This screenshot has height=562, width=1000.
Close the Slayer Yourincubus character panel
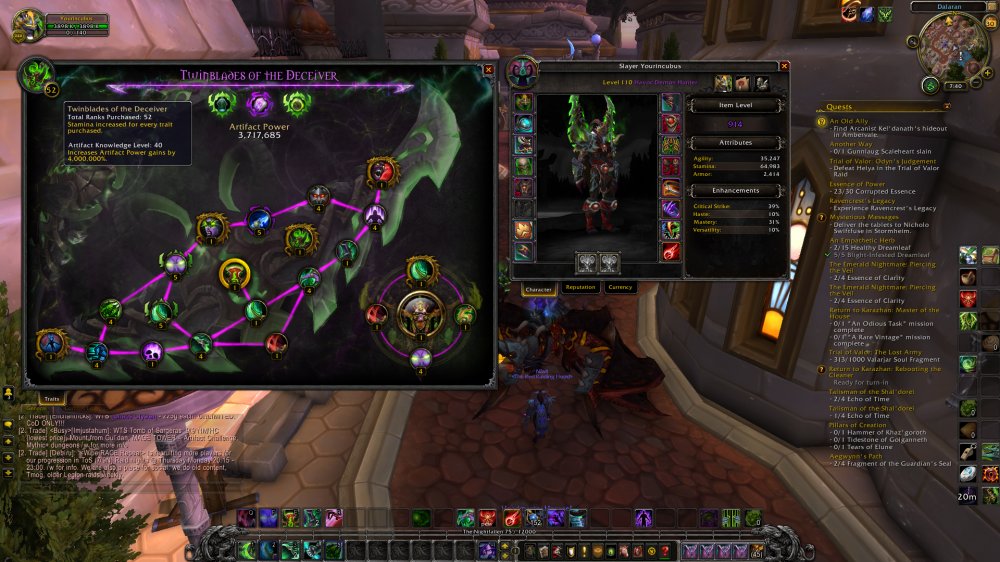(x=784, y=66)
